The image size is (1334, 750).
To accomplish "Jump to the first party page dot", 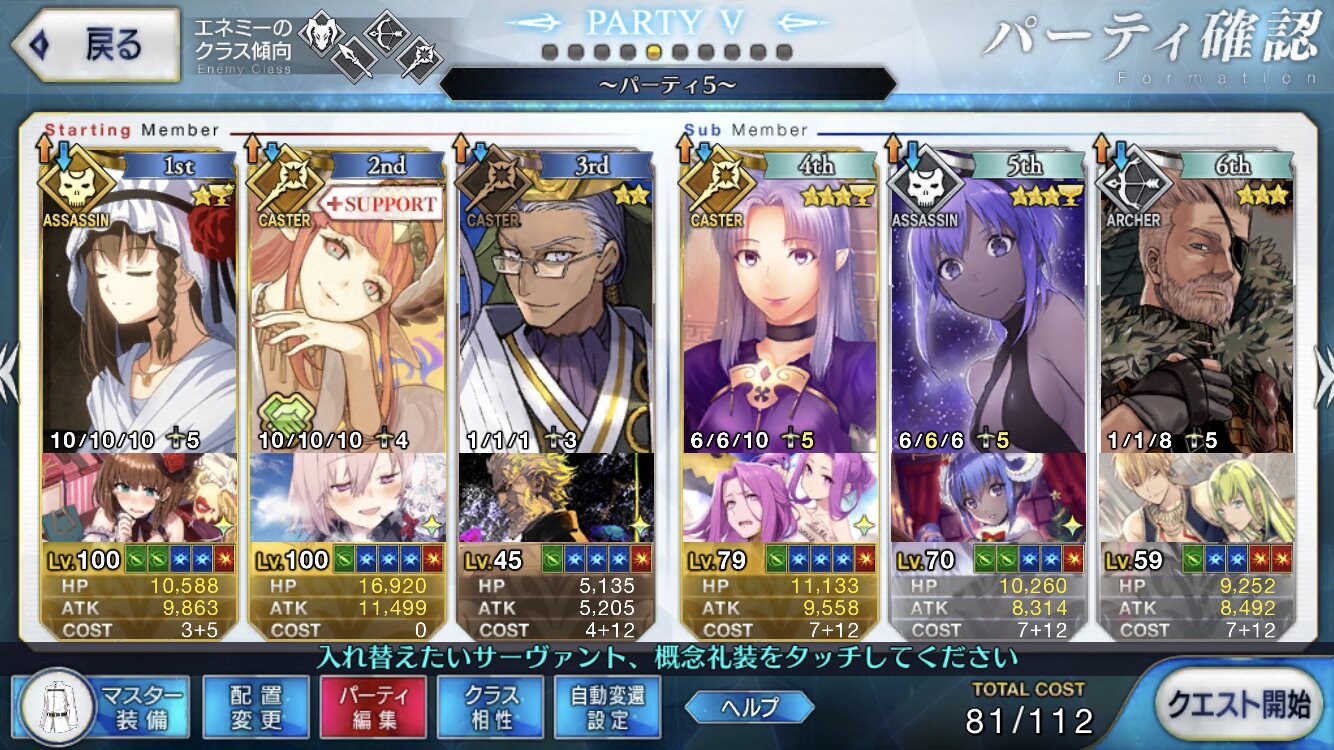I will (x=549, y=52).
